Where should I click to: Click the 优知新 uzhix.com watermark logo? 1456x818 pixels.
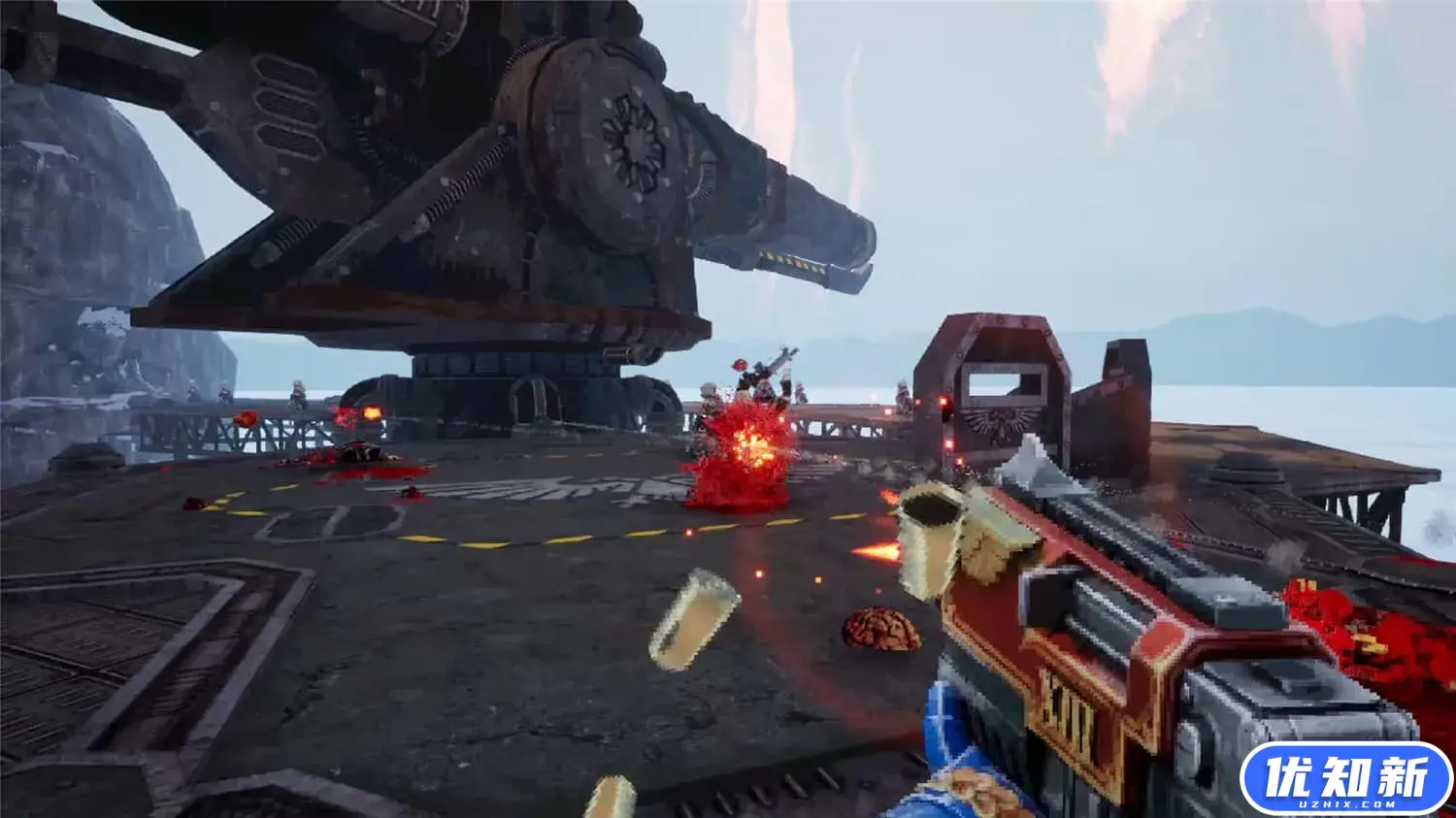pos(1345,778)
